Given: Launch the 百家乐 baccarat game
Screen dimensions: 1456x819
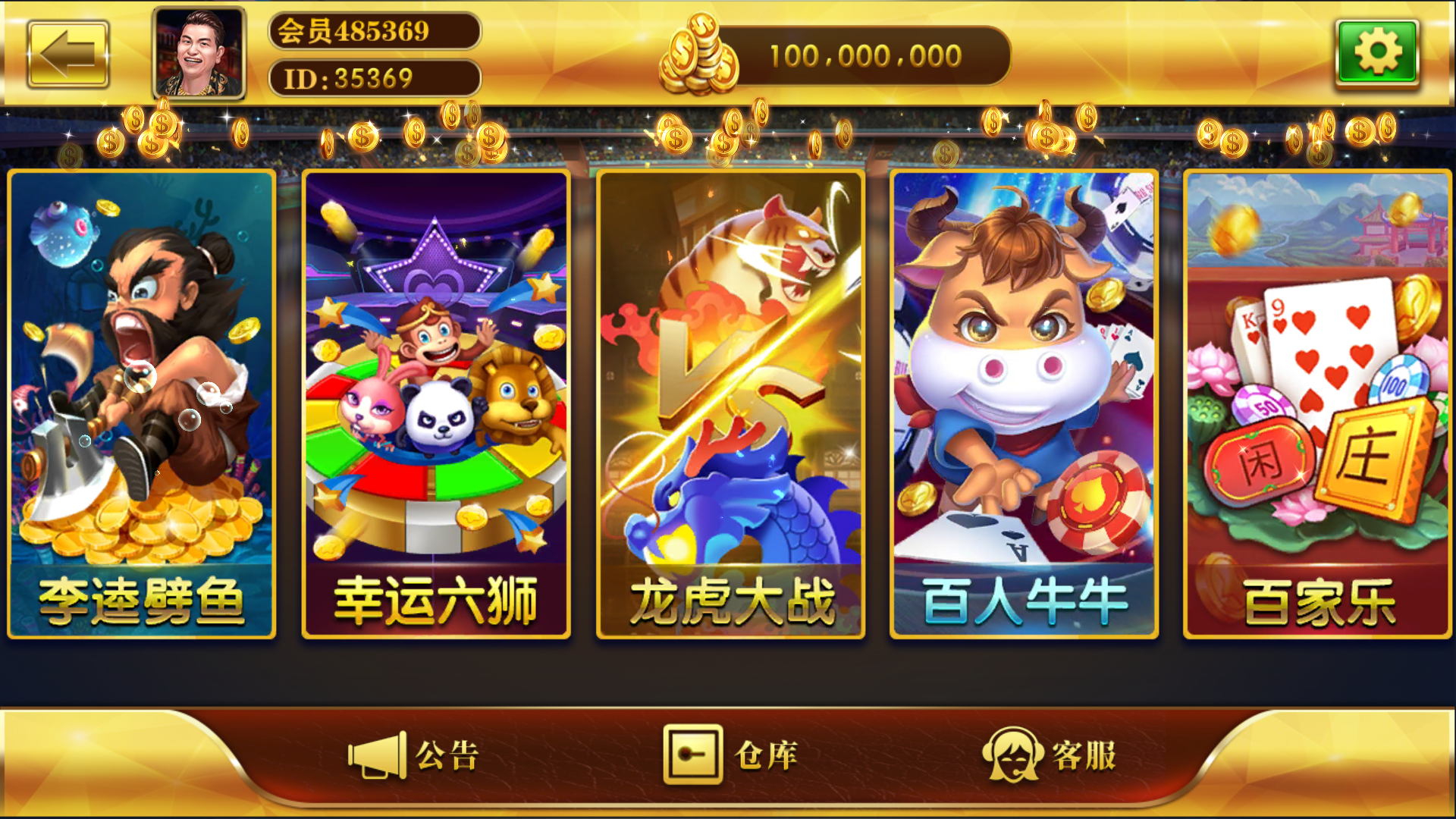Looking at the screenshot, I should 1318,402.
